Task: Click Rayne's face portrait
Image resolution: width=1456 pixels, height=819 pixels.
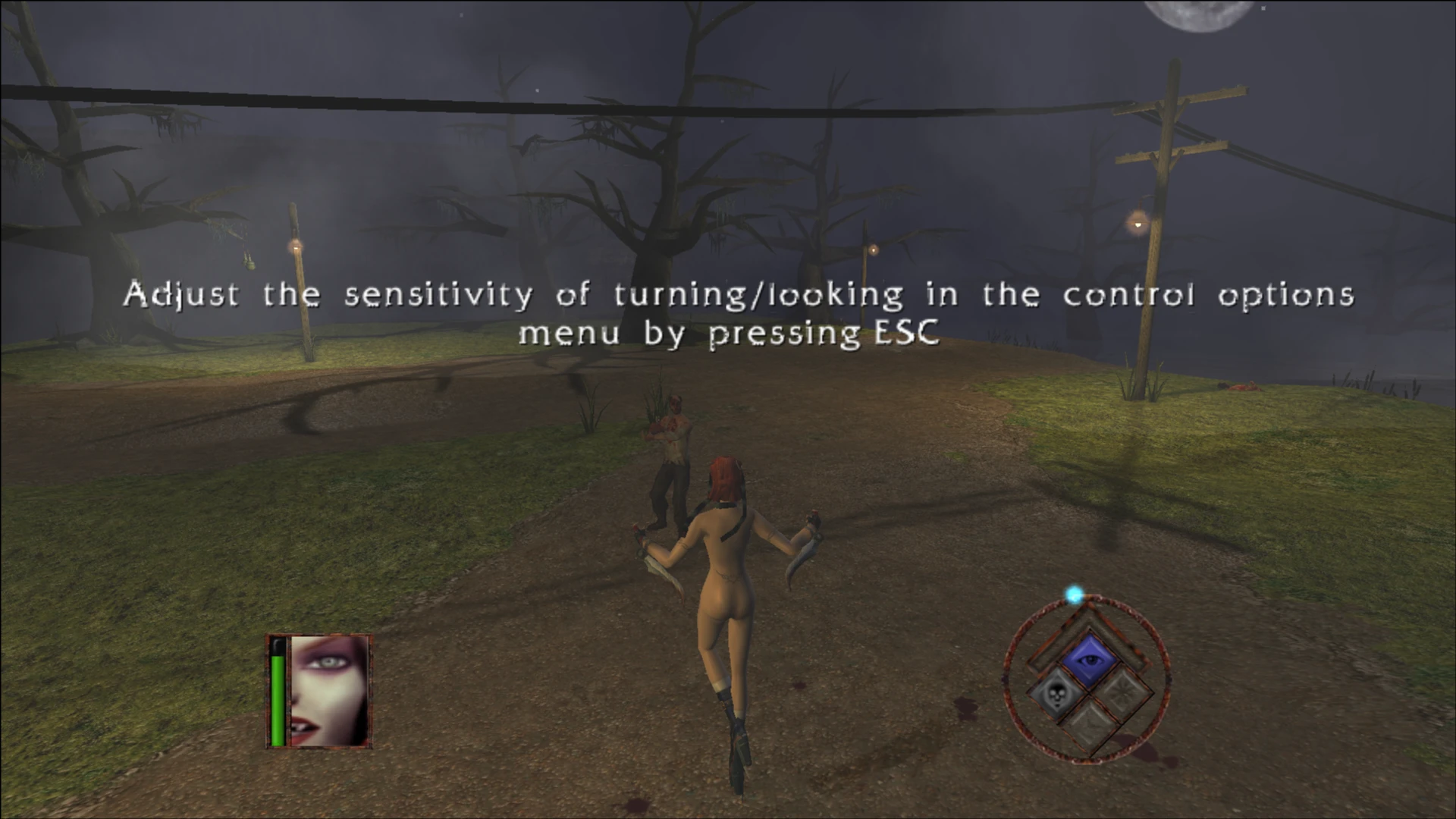Action: 330,691
